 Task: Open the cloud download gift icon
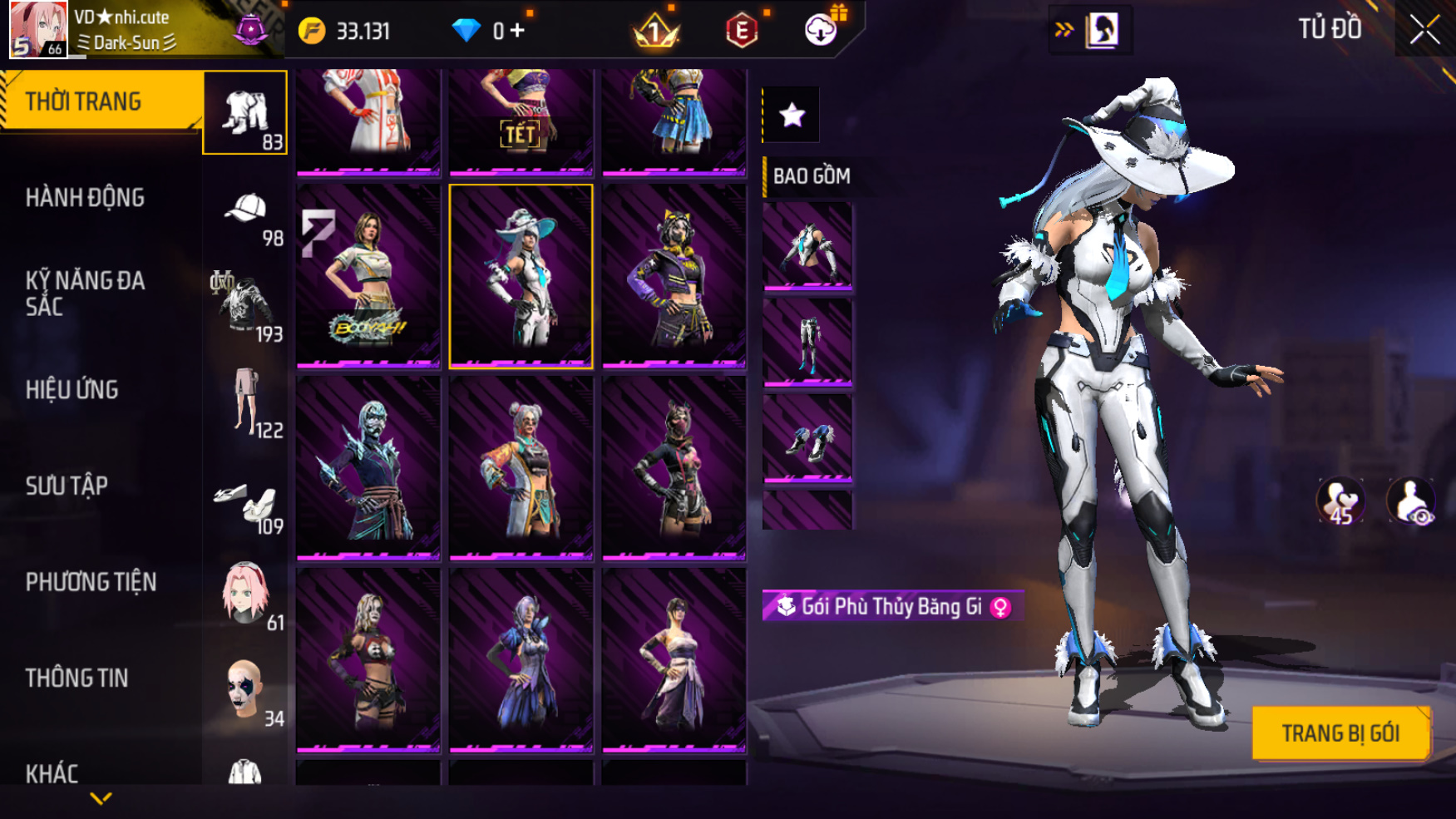(x=822, y=30)
